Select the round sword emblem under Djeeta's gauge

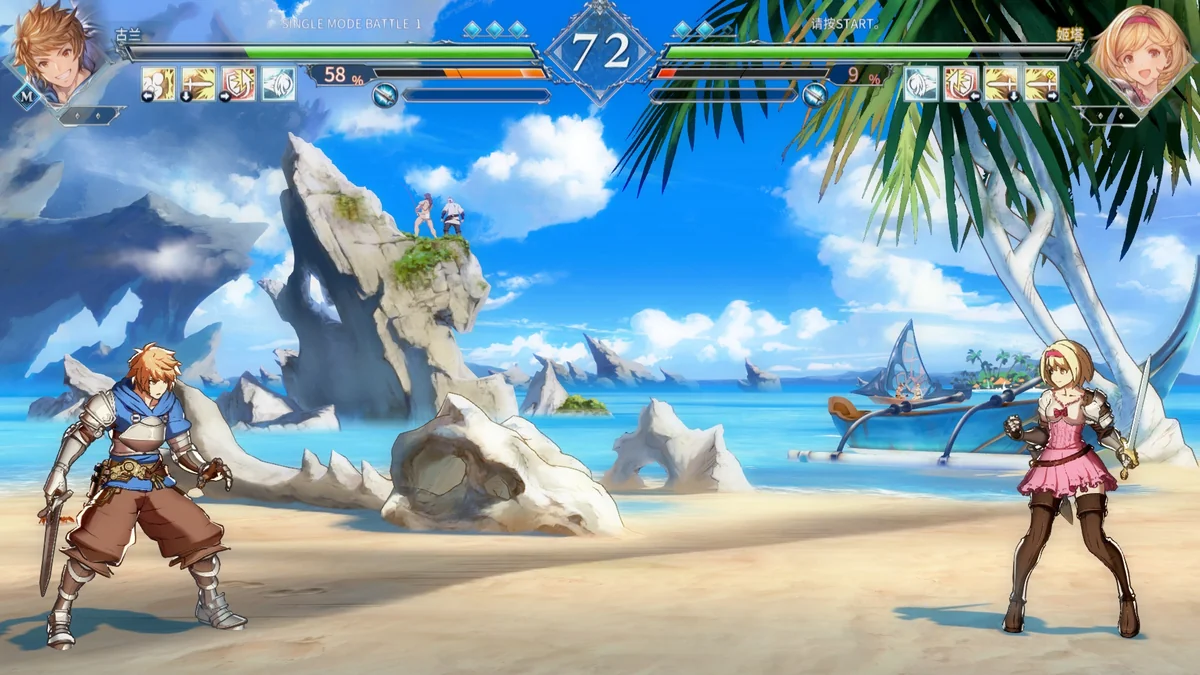coord(815,96)
